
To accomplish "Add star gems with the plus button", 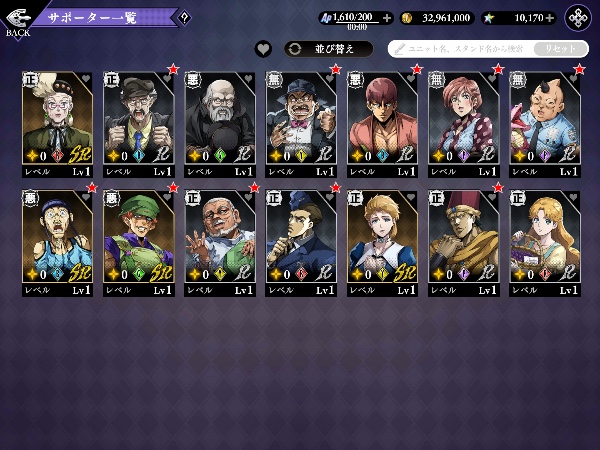I will pos(549,18).
